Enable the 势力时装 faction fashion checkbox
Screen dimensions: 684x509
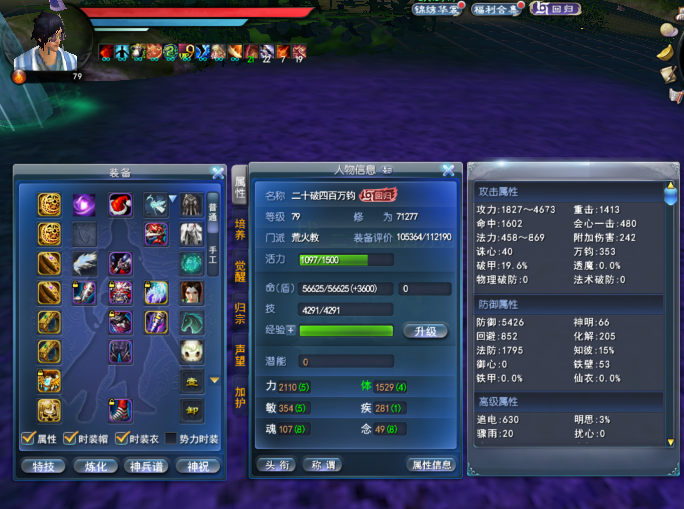tap(171, 439)
